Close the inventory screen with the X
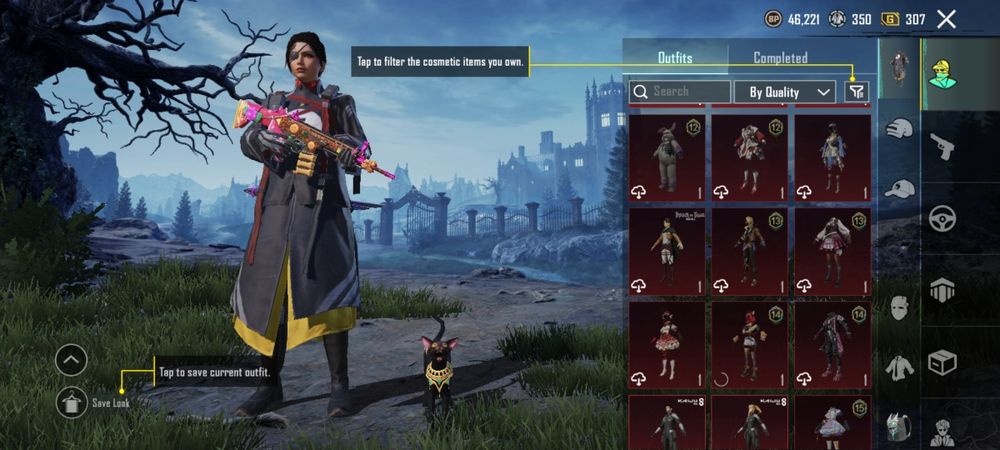The image size is (1000, 450). pyautogui.click(x=946, y=19)
